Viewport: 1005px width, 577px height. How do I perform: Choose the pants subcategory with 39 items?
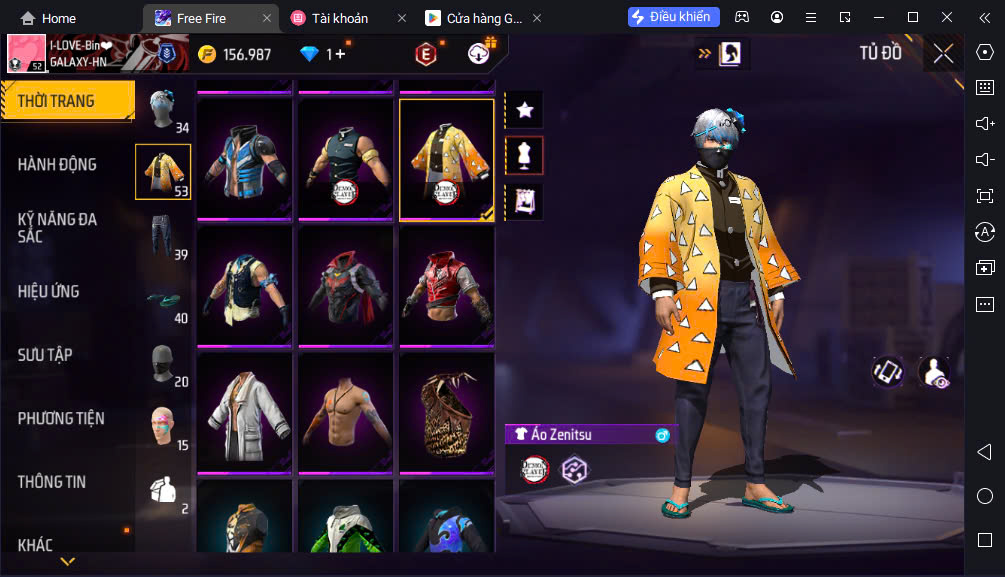(163, 236)
